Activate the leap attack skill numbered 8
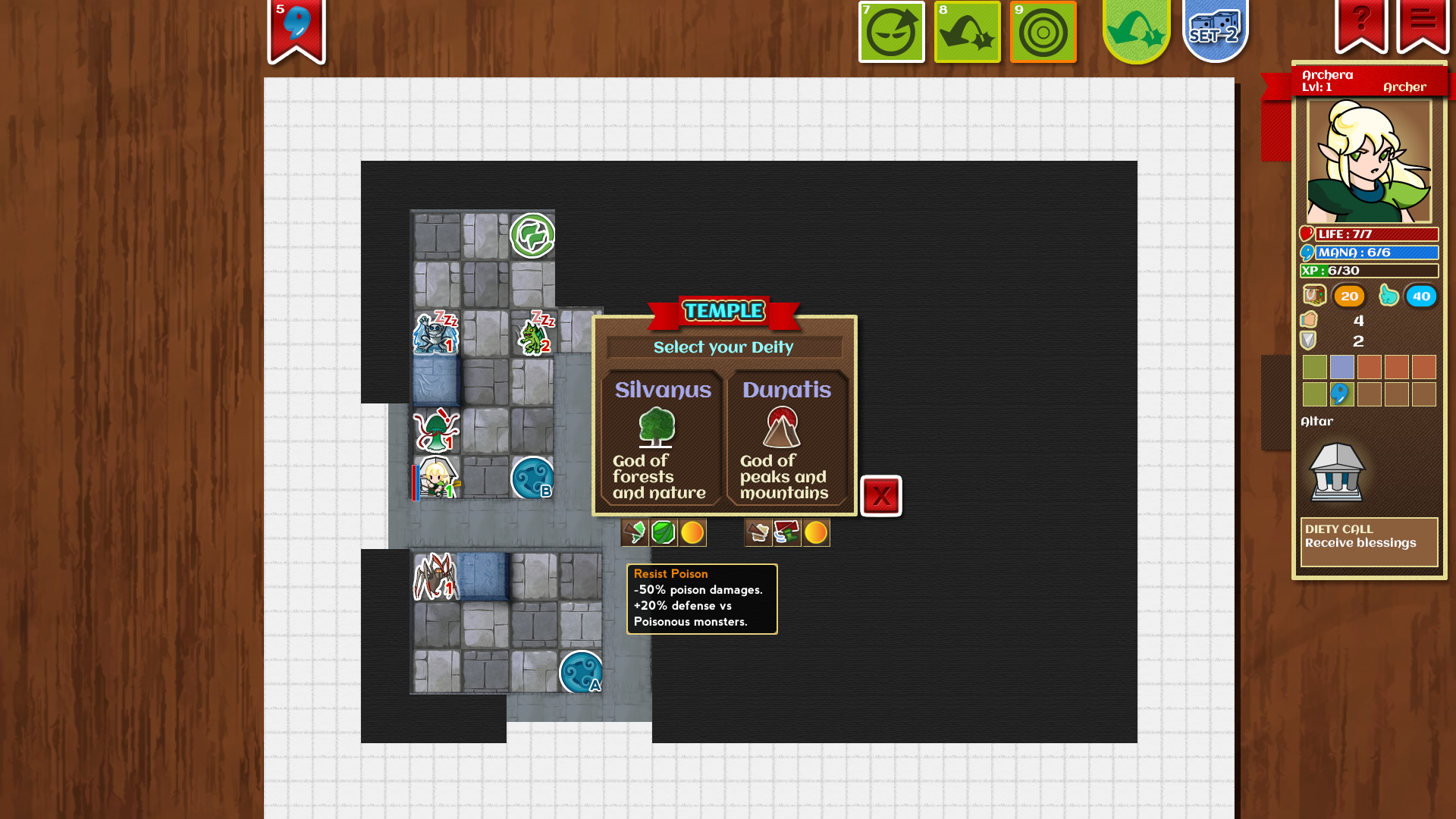The height and width of the screenshot is (819, 1456). pos(967,33)
